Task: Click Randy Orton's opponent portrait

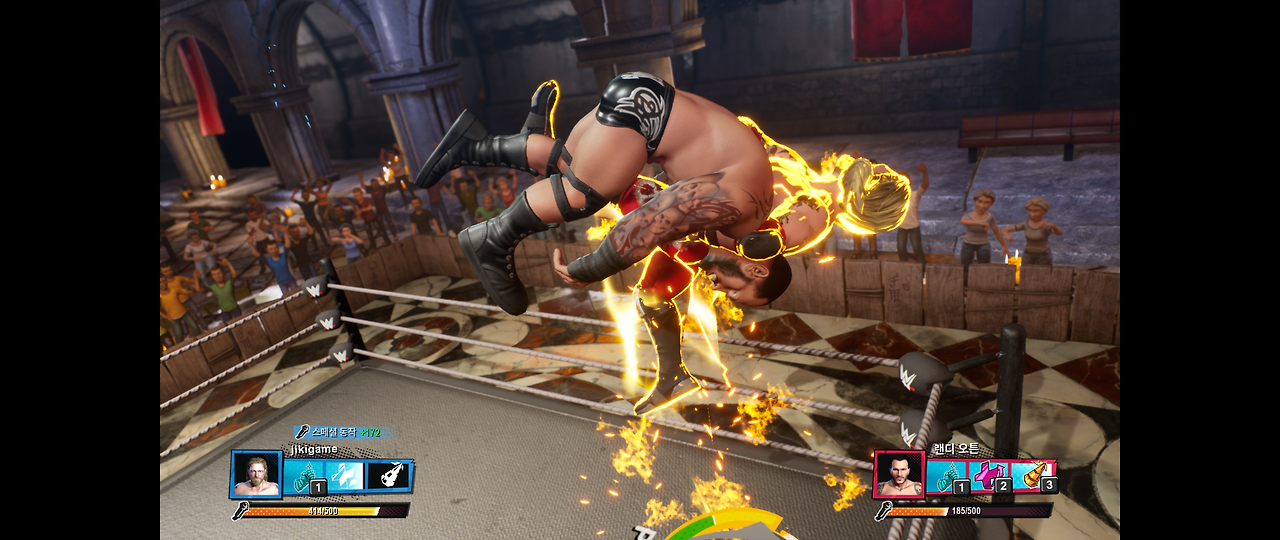Action: pyautogui.click(x=899, y=475)
